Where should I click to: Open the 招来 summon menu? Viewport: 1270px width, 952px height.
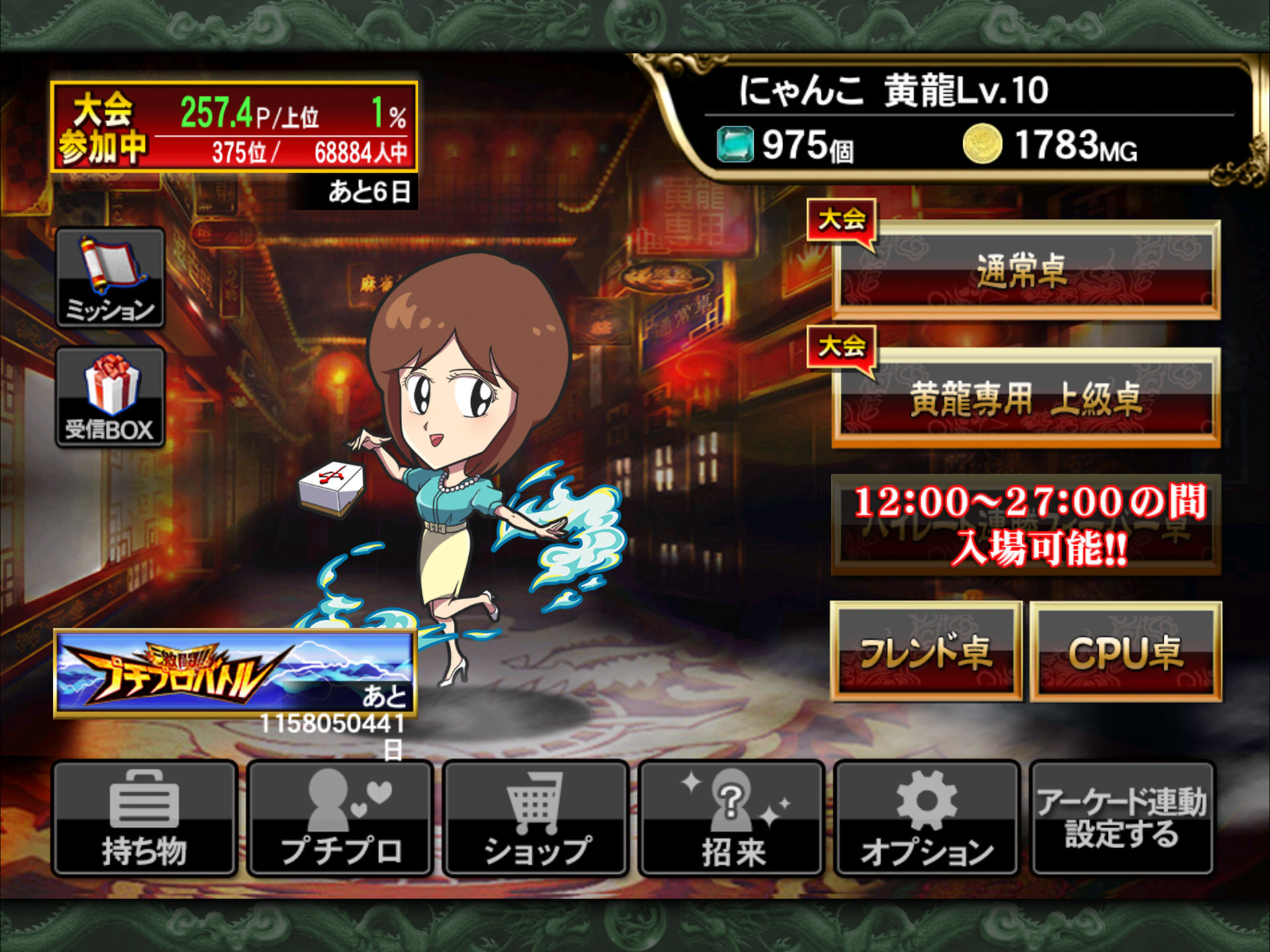(x=732, y=818)
